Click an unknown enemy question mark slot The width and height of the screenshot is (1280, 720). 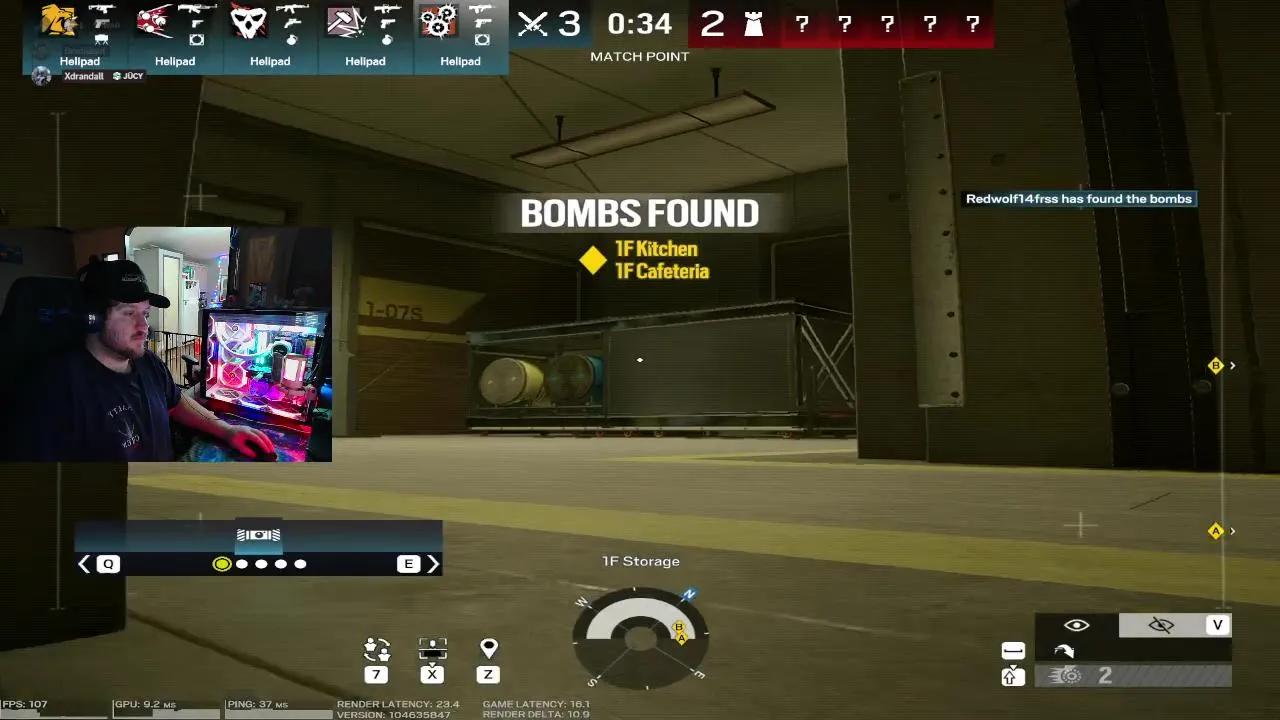click(802, 23)
